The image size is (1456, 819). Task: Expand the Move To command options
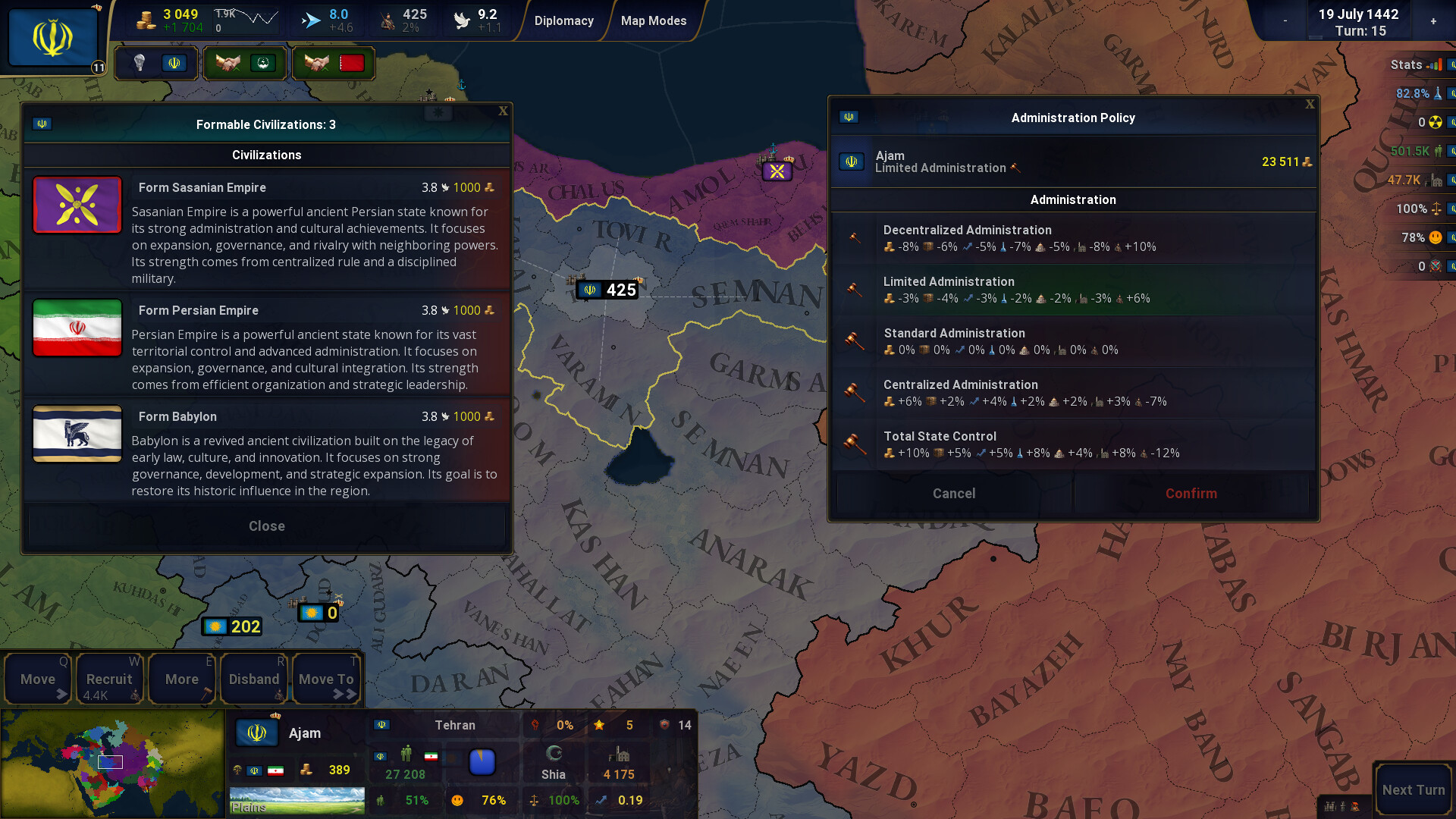pos(325,679)
